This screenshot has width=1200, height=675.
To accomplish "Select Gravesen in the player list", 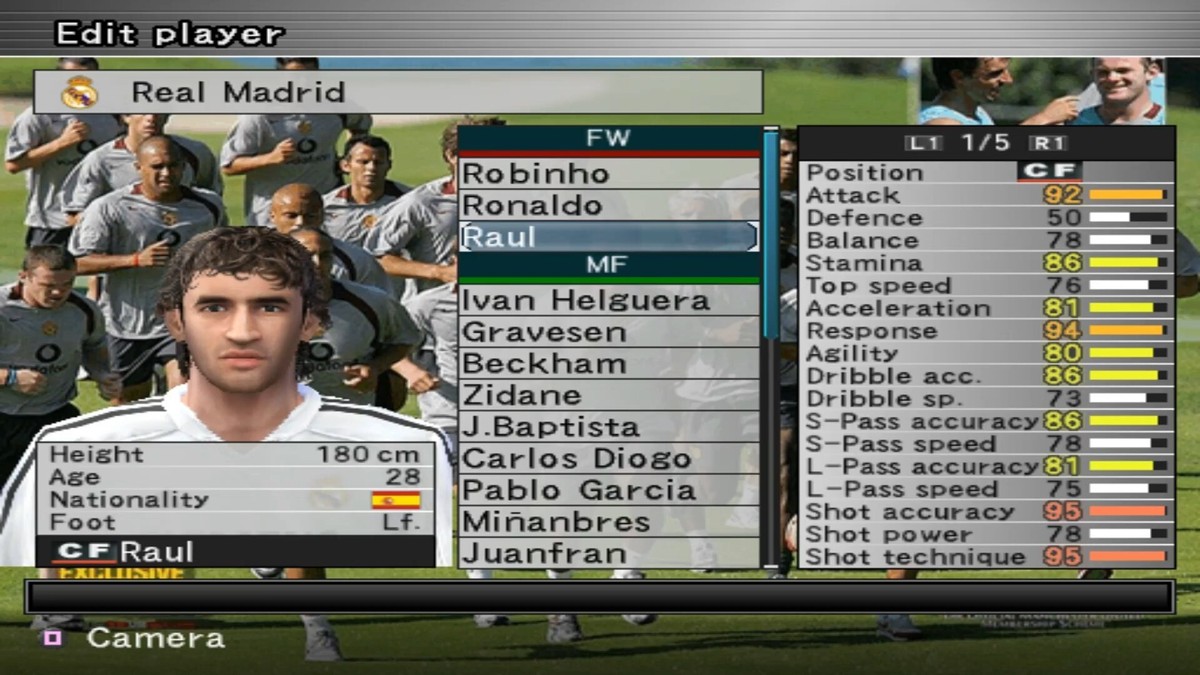I will 608,332.
